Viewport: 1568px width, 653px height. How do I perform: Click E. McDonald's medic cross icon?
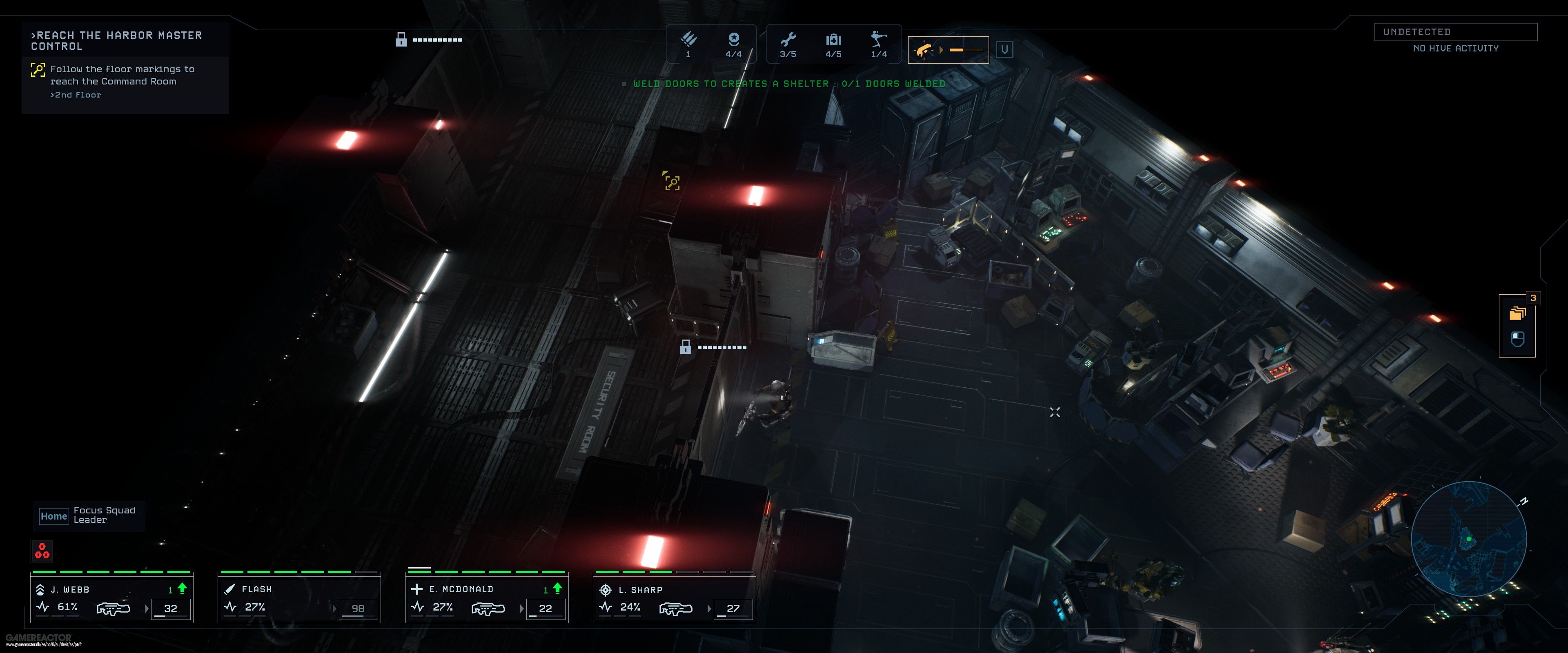(x=417, y=589)
